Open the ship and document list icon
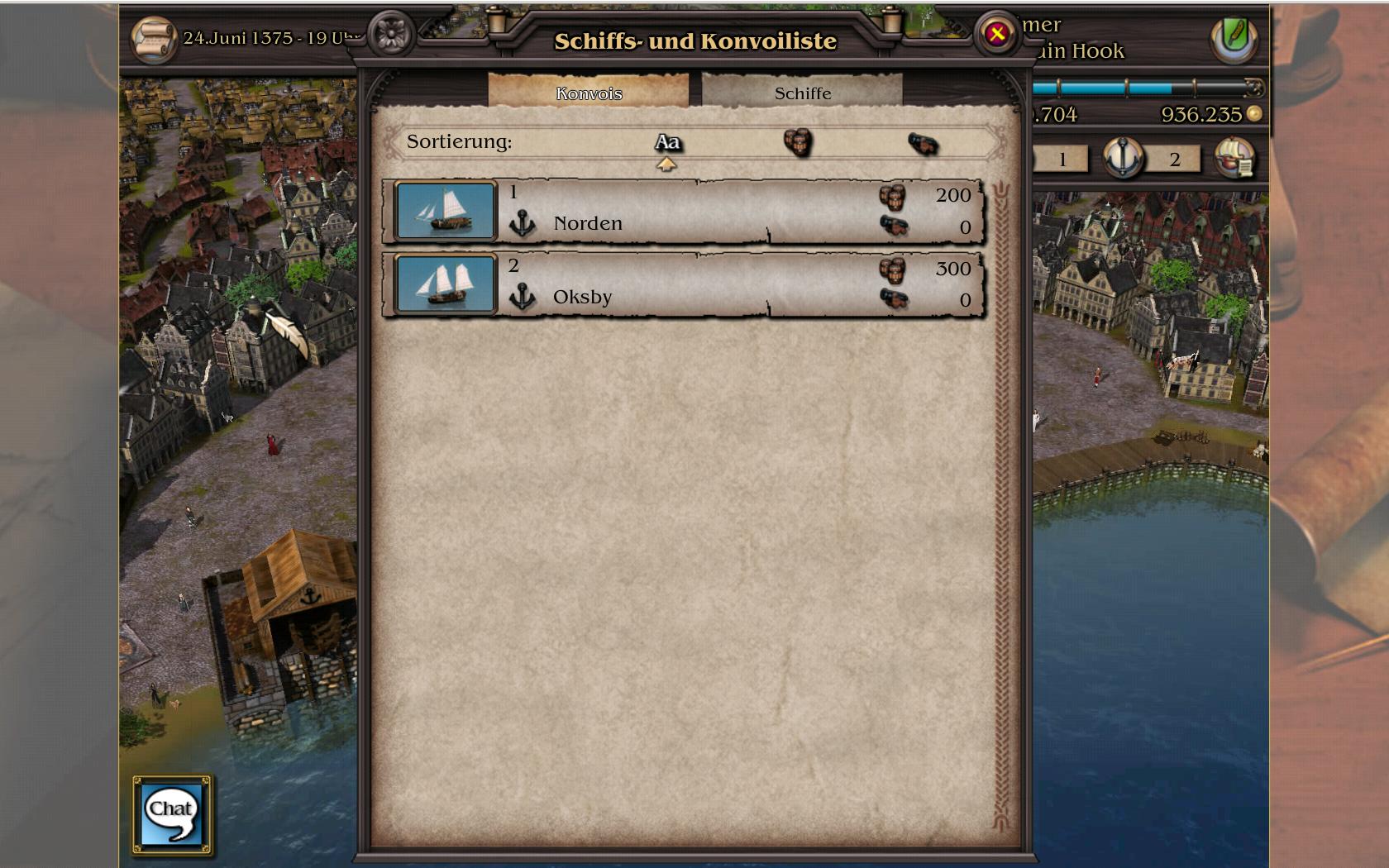Image resolution: width=1389 pixels, height=868 pixels. point(1234,158)
